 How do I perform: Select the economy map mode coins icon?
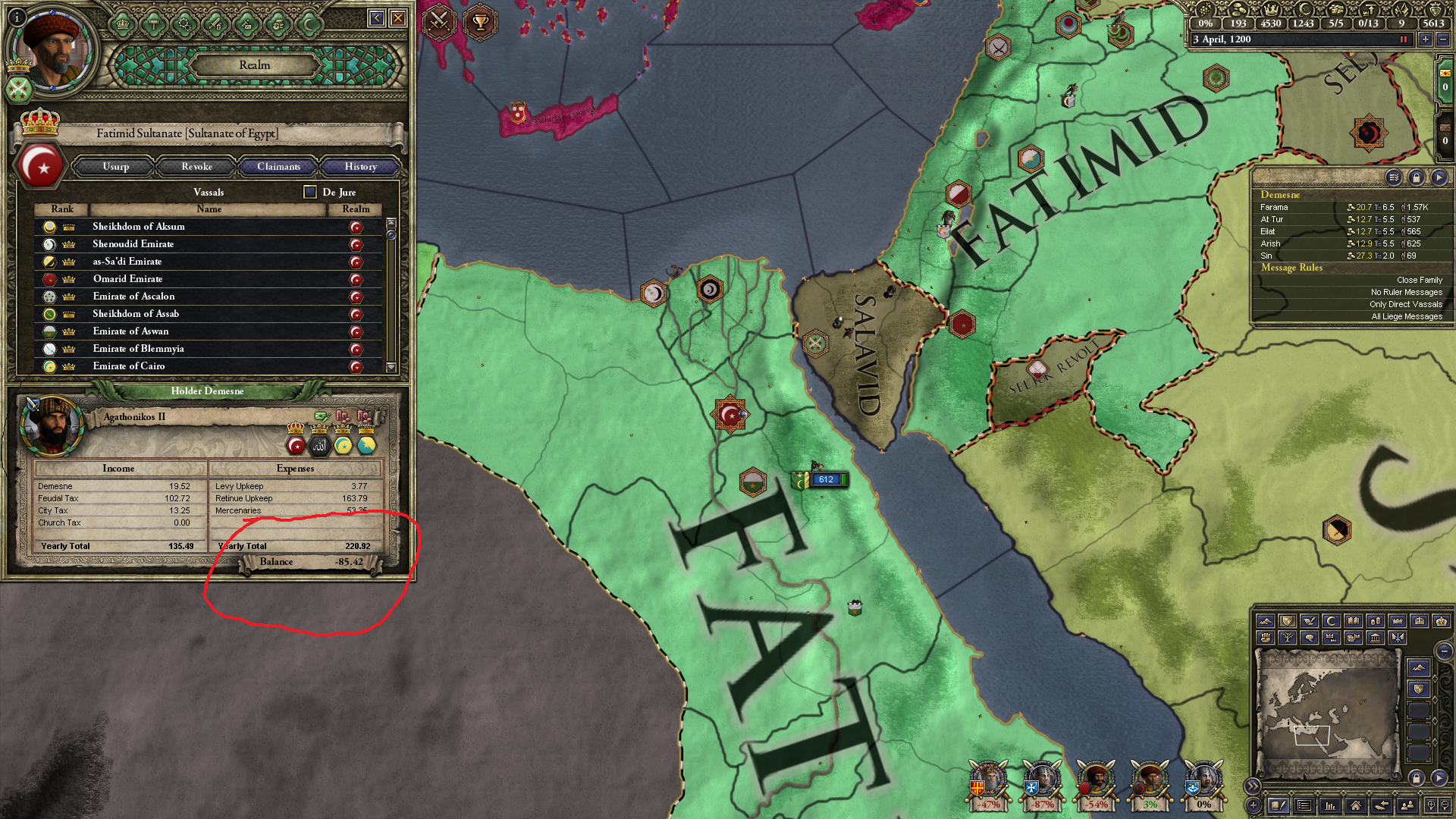1376,620
